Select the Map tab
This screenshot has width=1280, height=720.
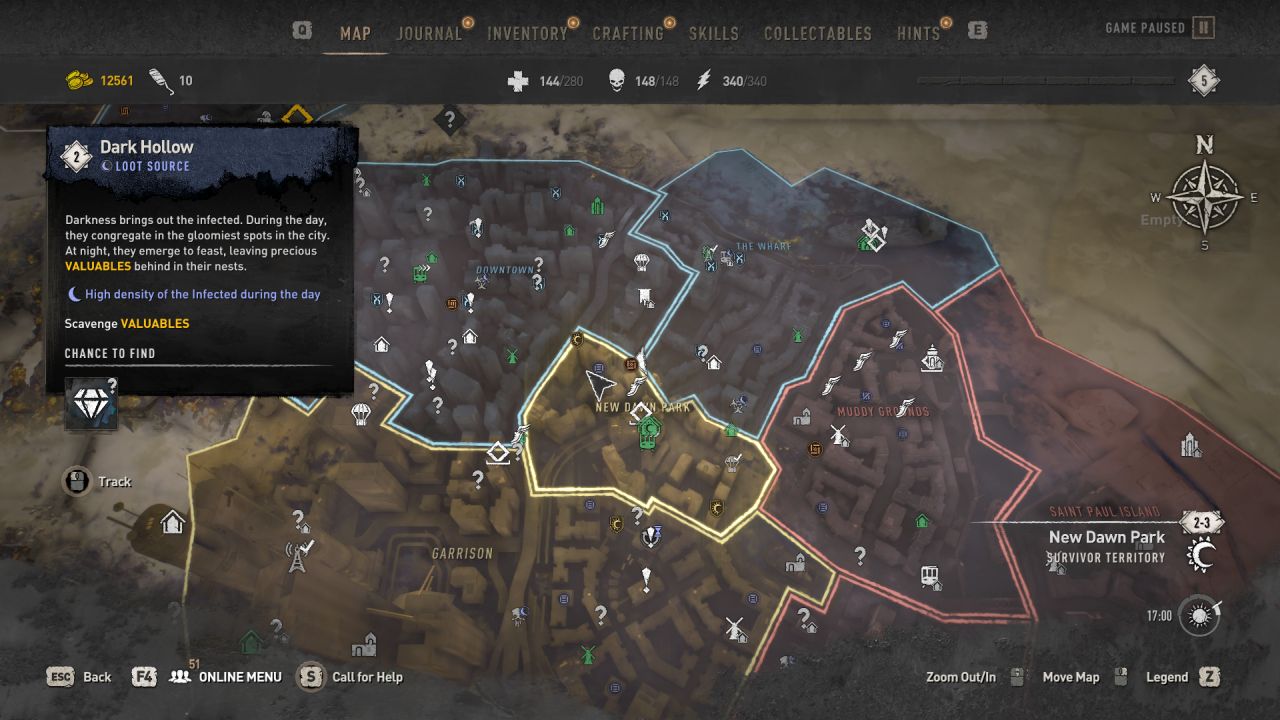355,33
